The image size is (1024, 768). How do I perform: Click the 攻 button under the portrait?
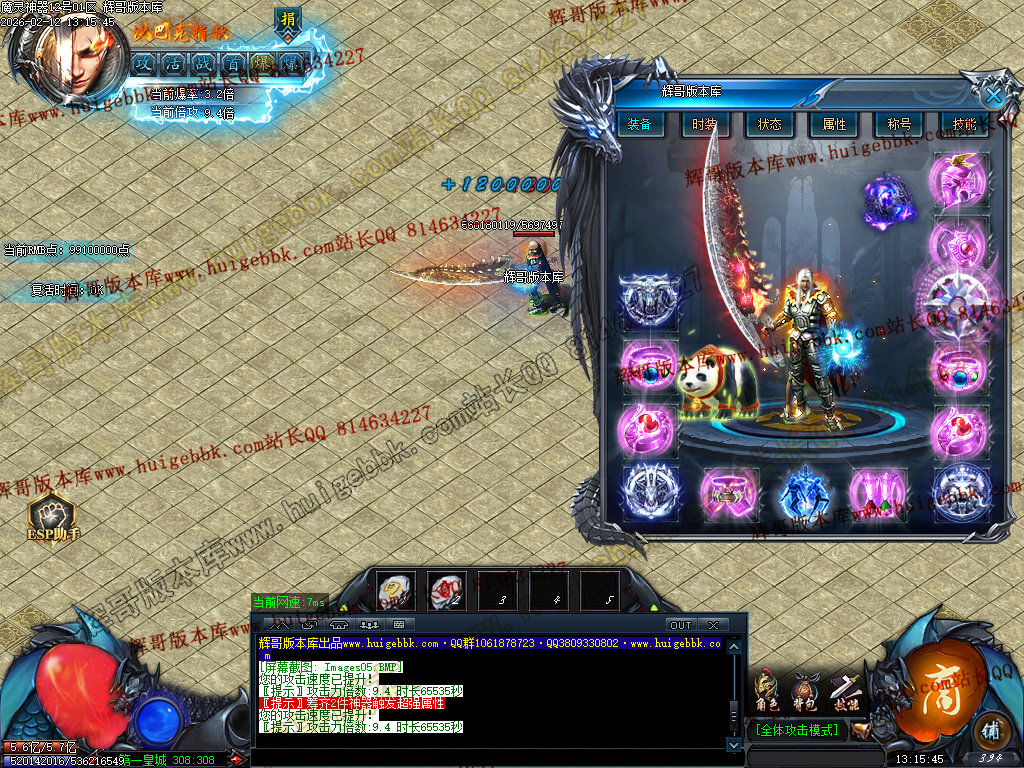pos(143,63)
